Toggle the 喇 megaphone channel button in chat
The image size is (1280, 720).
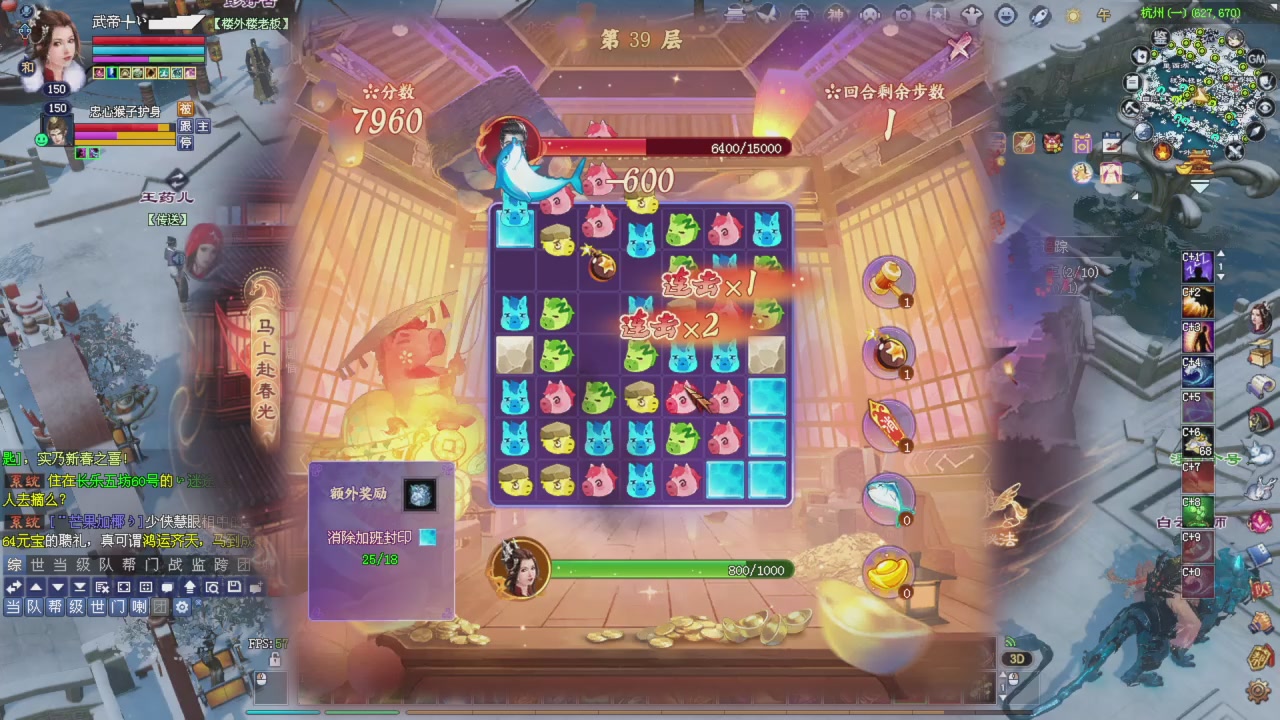point(140,607)
